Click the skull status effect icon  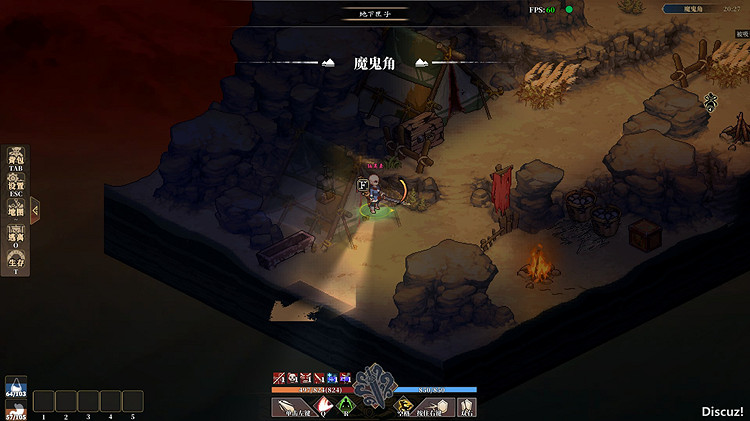290,378
